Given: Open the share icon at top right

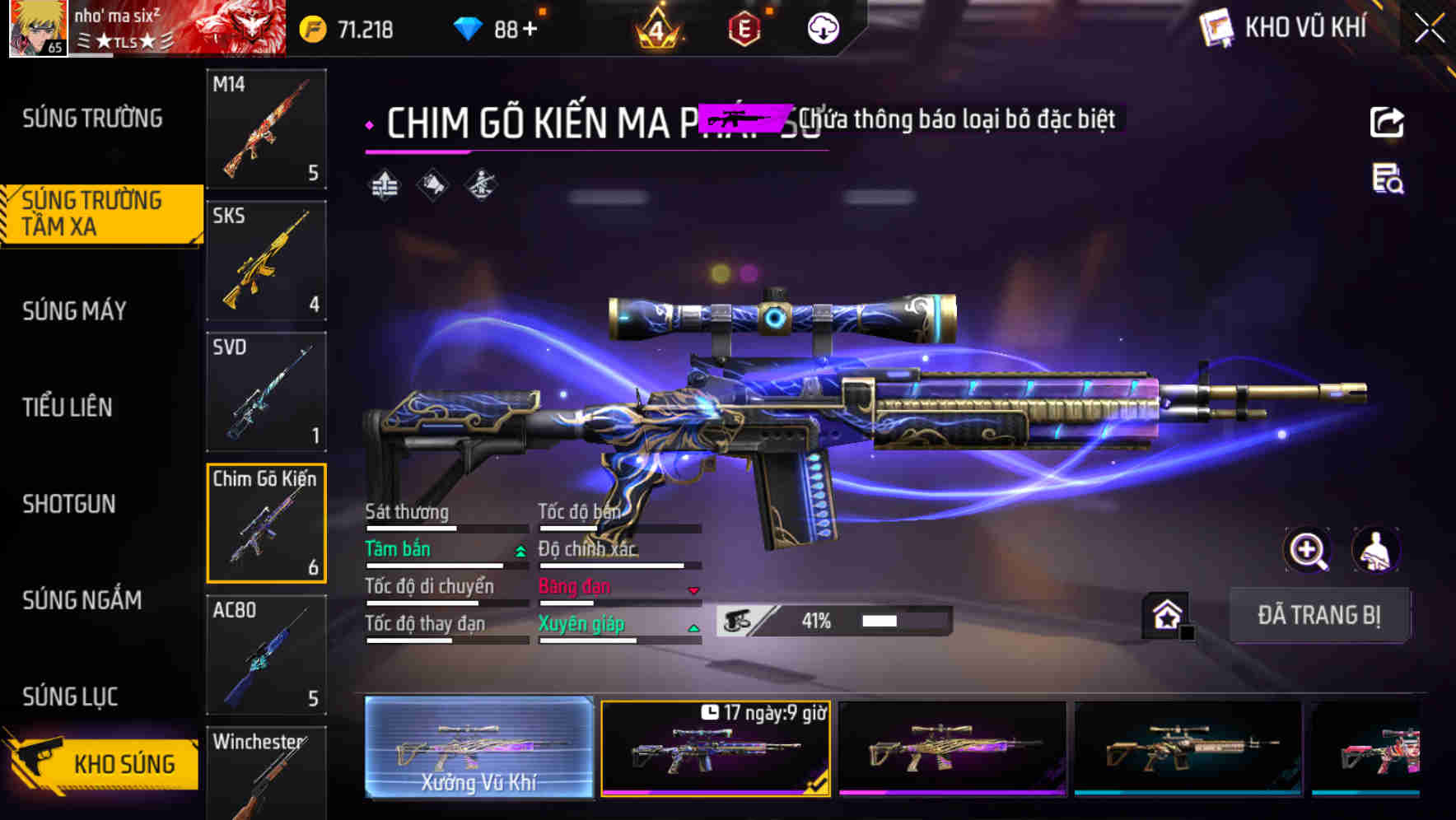Looking at the screenshot, I should point(1388,122).
